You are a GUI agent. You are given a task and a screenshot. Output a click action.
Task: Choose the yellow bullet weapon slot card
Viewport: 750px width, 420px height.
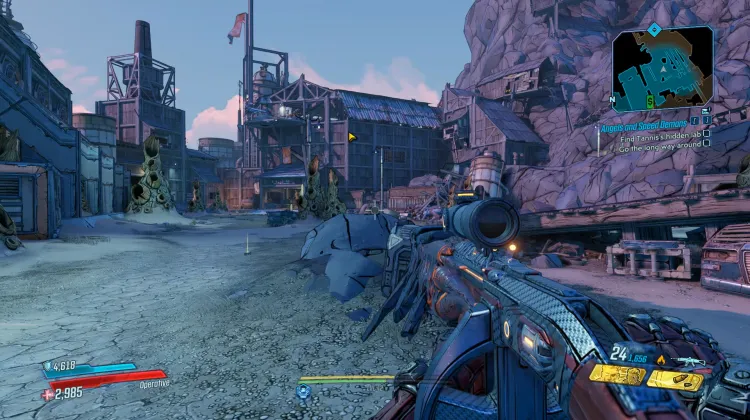click(x=674, y=380)
